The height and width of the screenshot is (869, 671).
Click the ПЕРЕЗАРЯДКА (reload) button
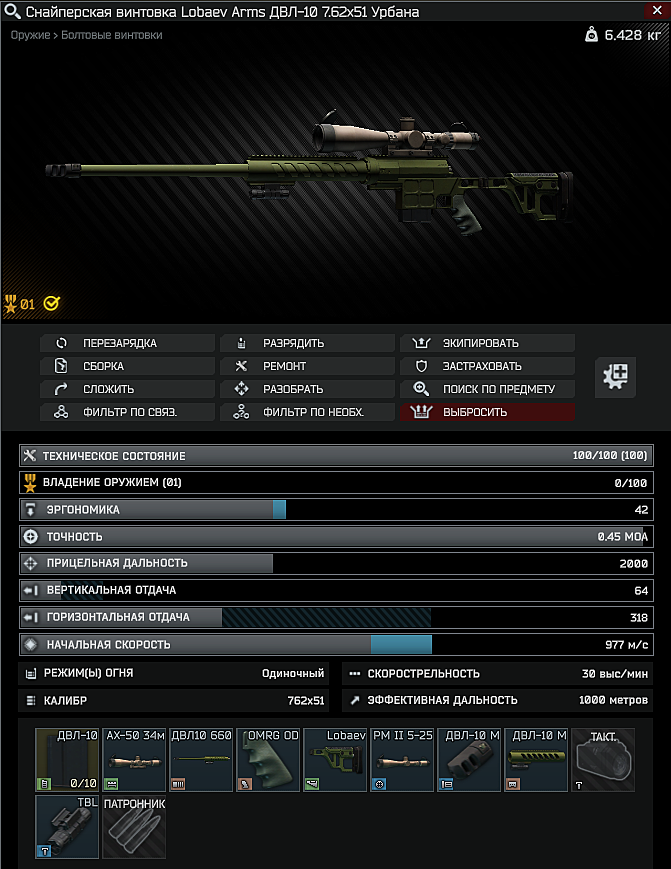[x=127, y=343]
